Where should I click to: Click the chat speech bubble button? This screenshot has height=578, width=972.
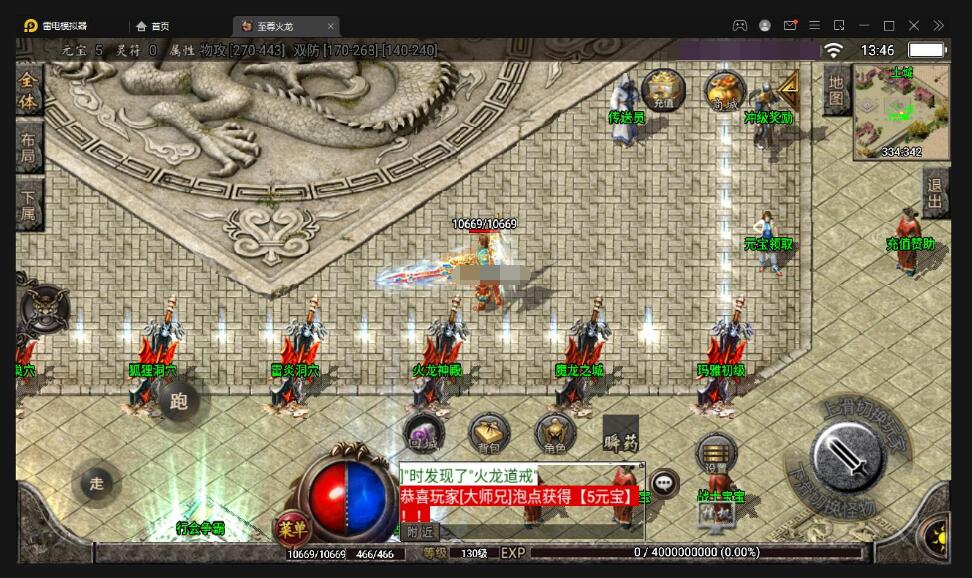pyautogui.click(x=664, y=484)
